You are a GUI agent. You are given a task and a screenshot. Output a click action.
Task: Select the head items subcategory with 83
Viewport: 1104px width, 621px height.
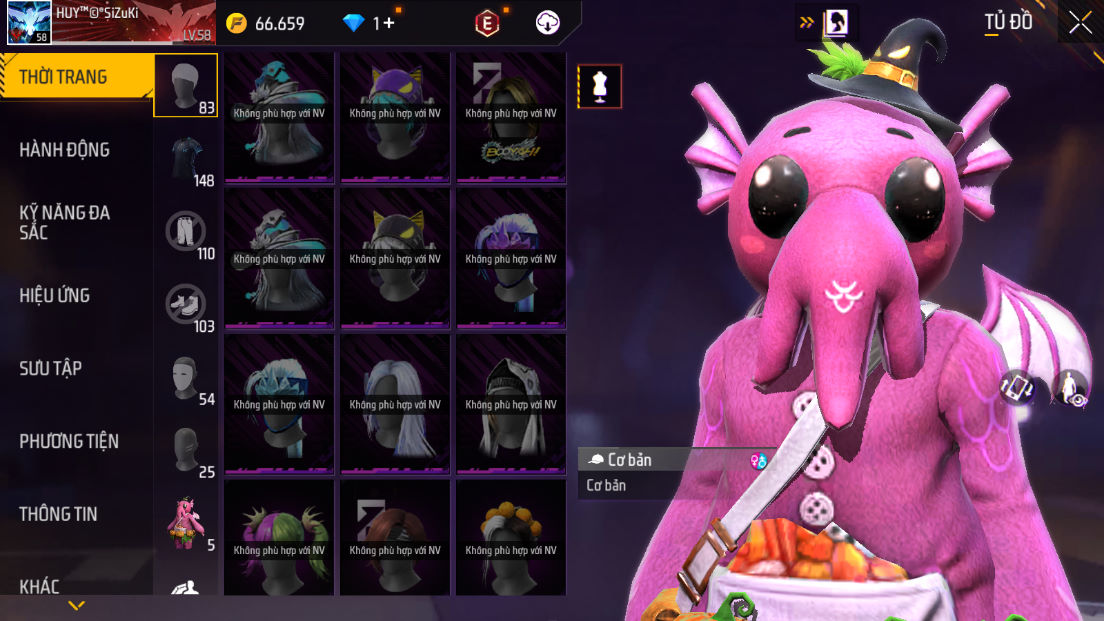tap(186, 85)
